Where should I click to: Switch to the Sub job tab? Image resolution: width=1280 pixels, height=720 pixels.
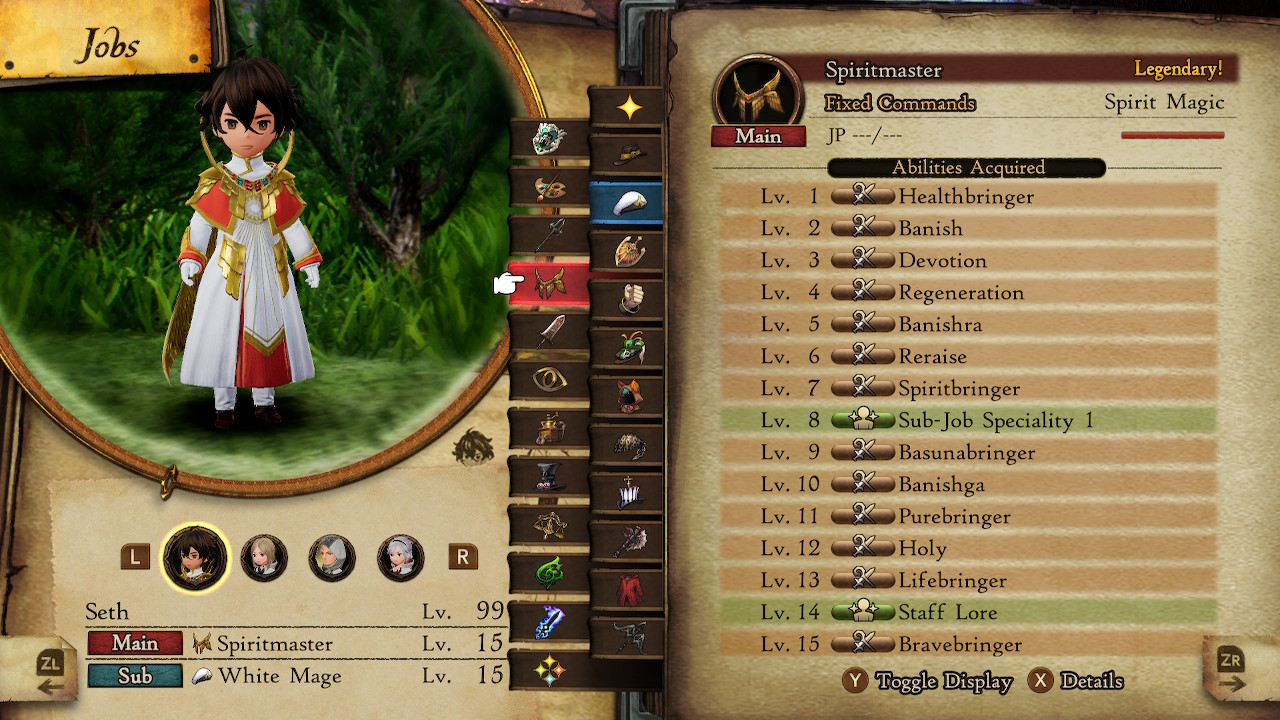coord(135,676)
